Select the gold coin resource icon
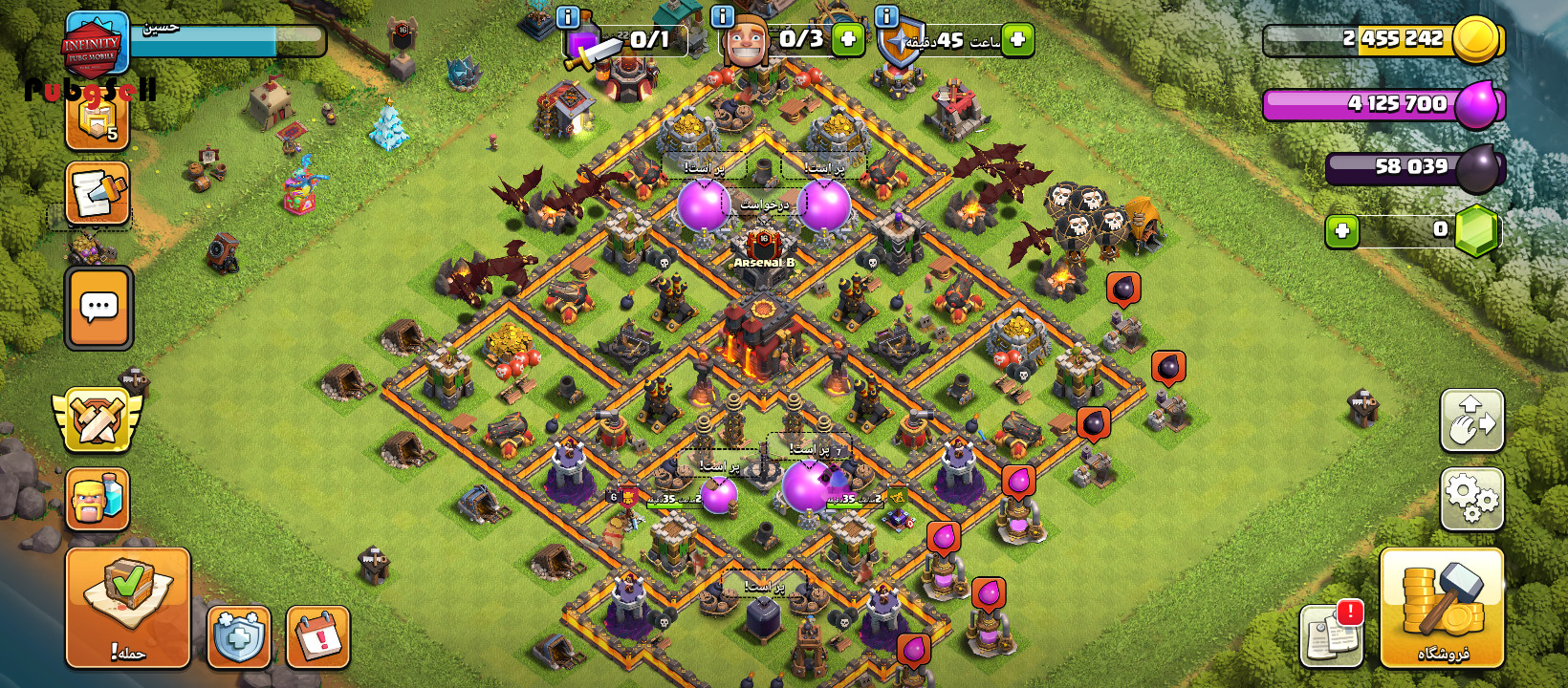The height and width of the screenshot is (688, 1568). [x=1475, y=40]
